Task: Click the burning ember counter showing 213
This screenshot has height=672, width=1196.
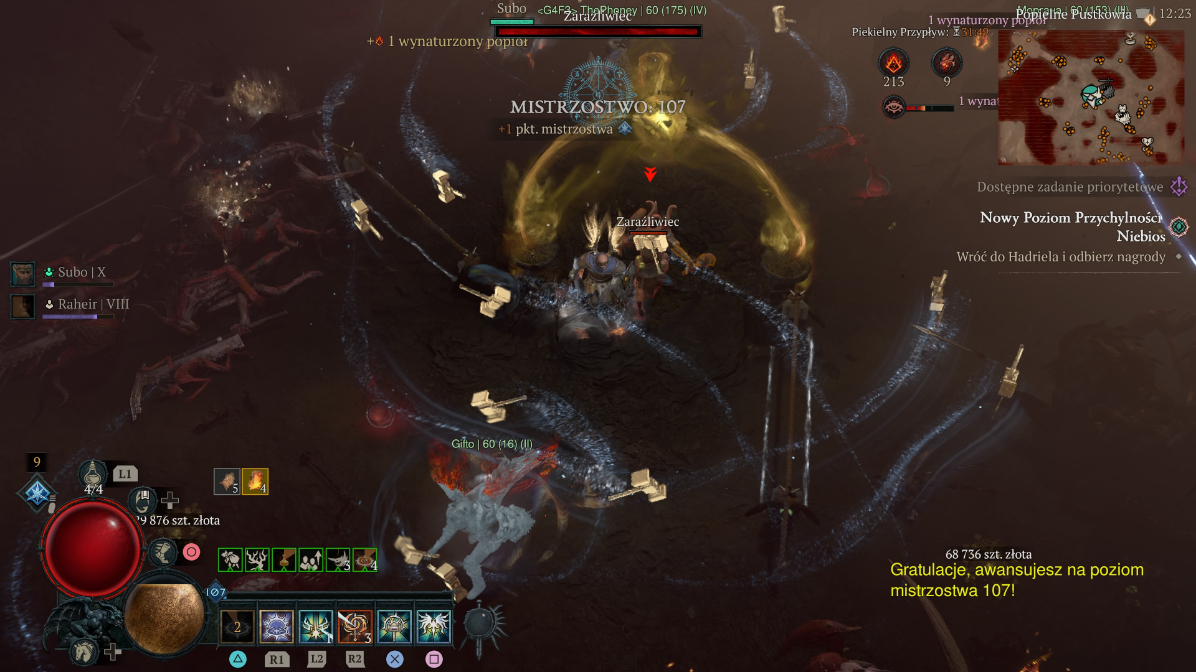Action: [x=893, y=64]
